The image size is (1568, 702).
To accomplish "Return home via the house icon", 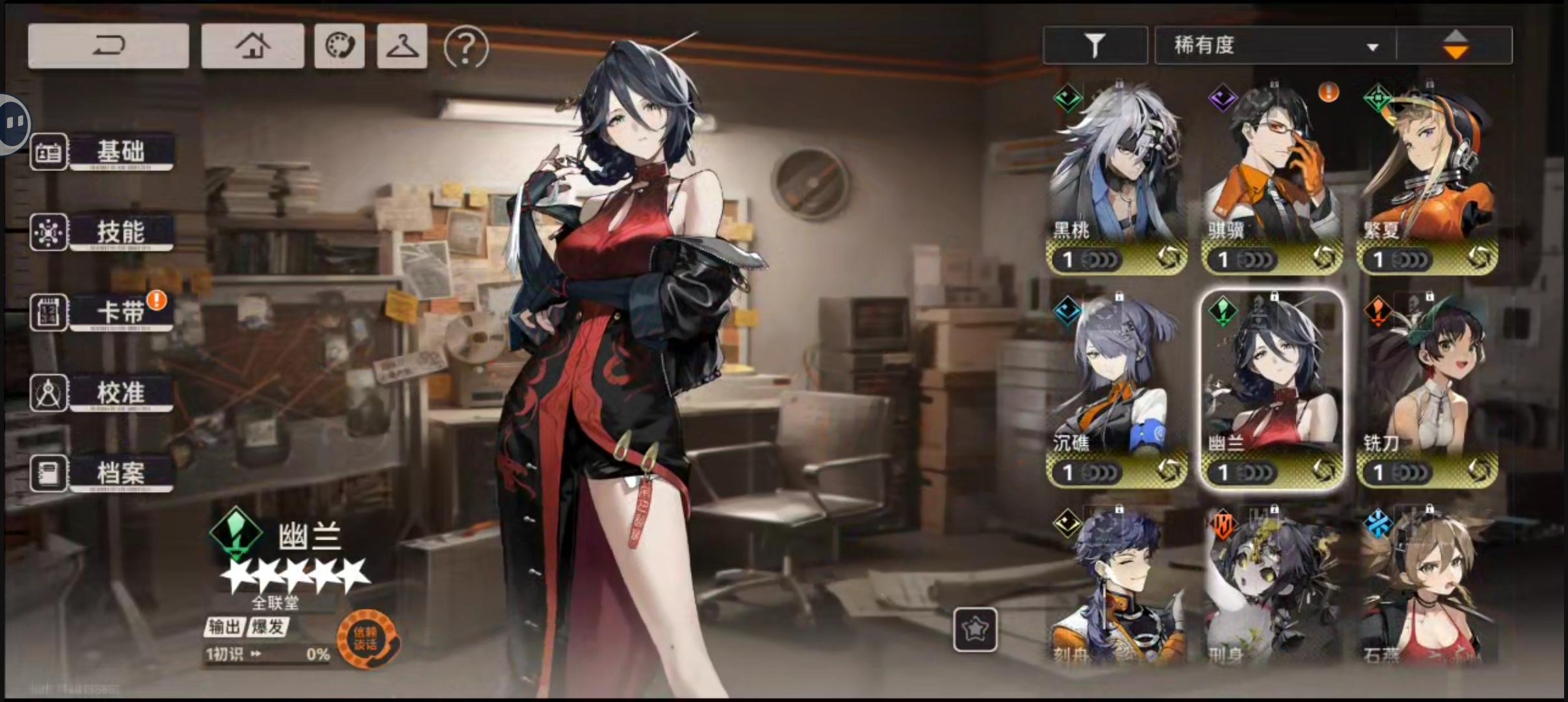I will coord(253,45).
